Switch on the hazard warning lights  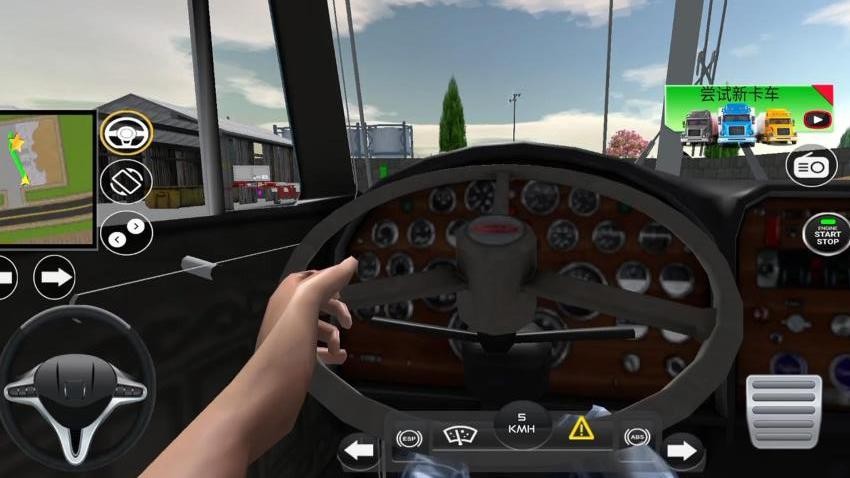click(x=581, y=429)
